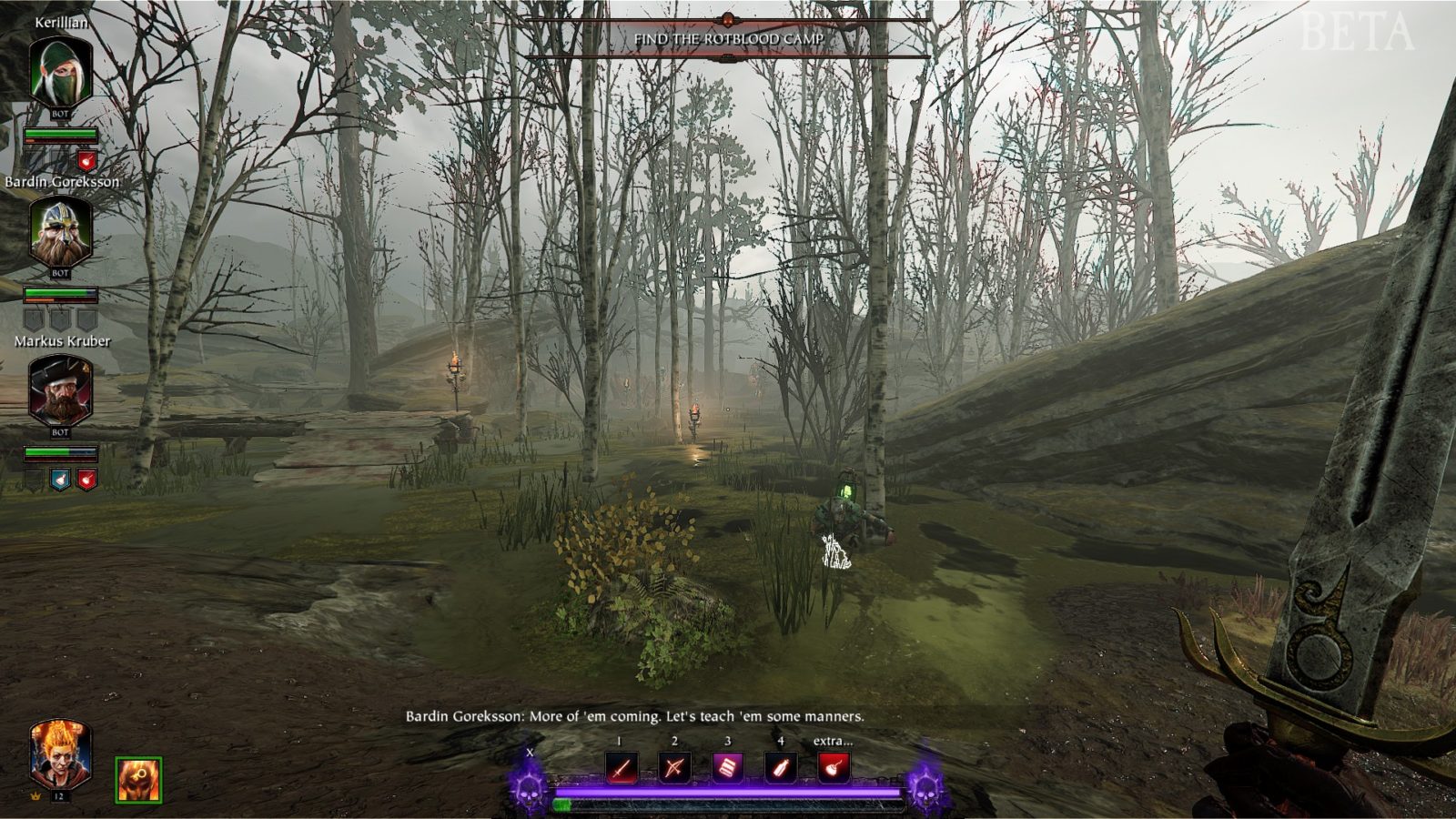Toggle Kerillian's BOT indicator
The image size is (1456, 819).
tap(59, 115)
